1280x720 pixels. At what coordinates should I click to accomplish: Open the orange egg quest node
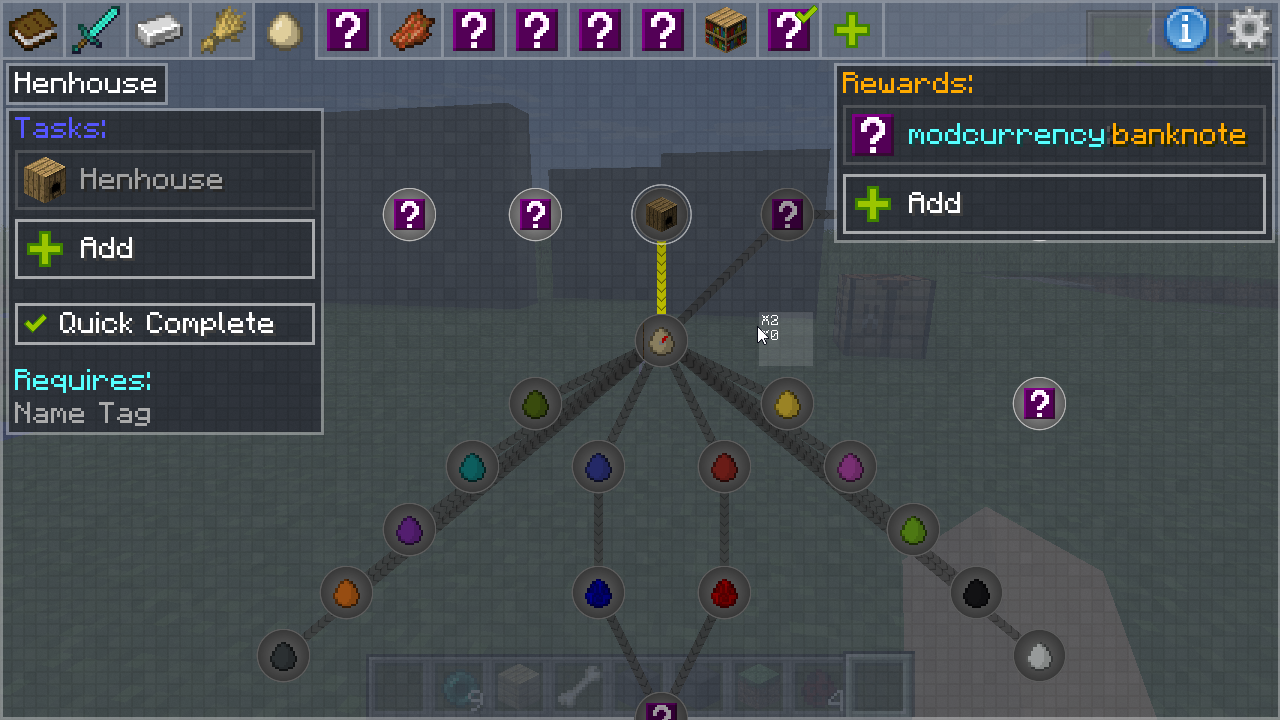click(346, 593)
